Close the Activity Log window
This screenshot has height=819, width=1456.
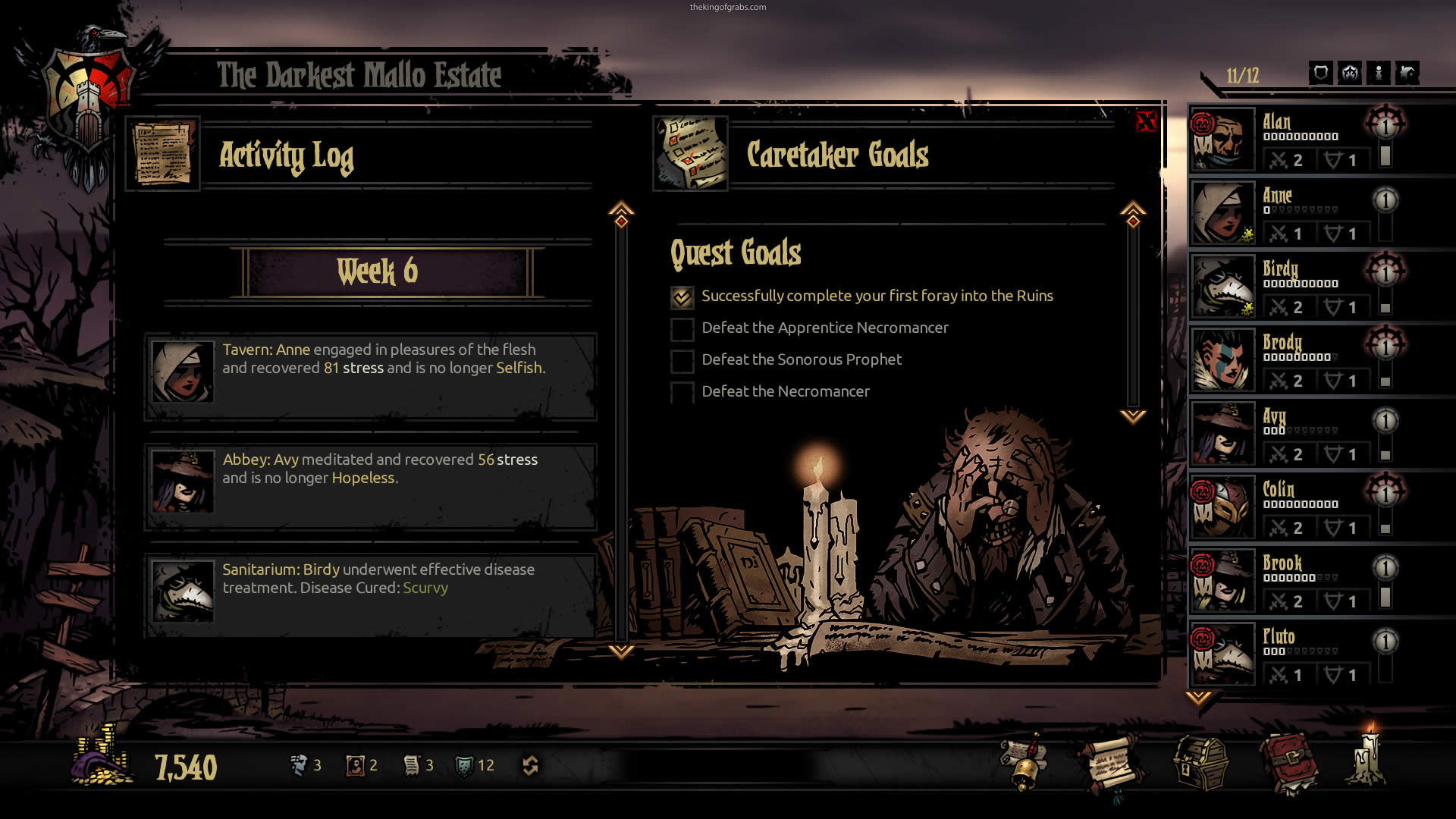(x=1146, y=121)
